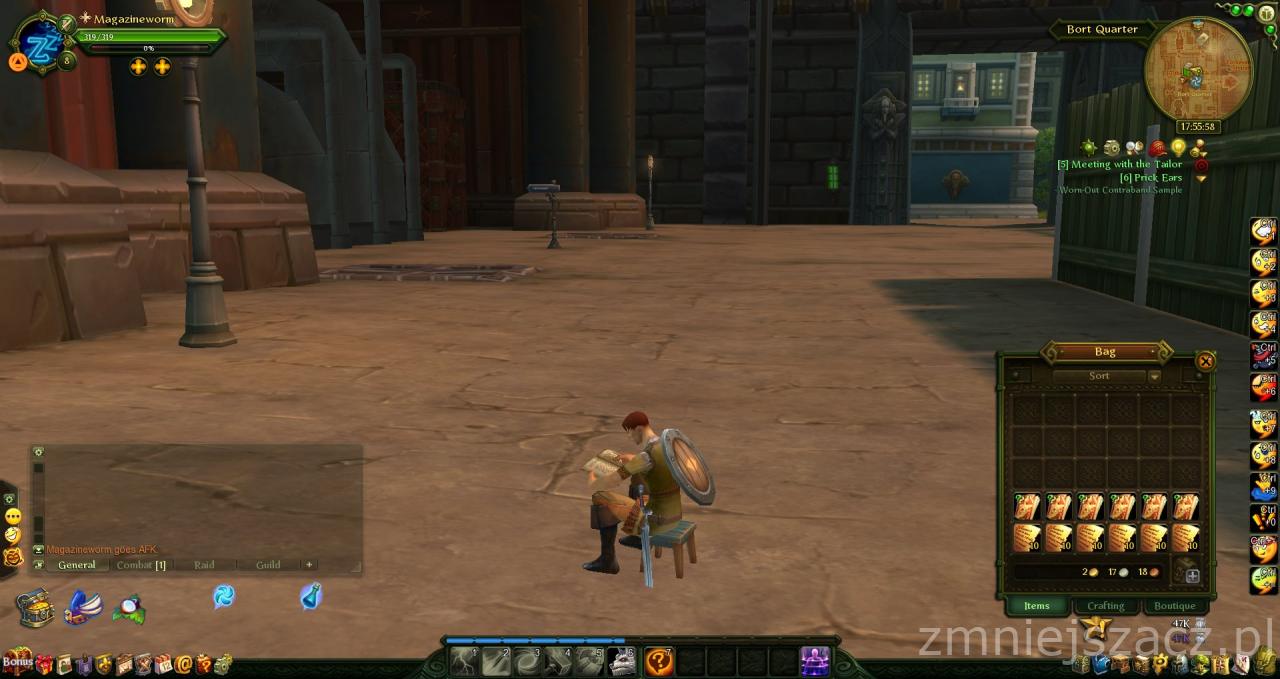
Task: Add a new chat tab
Action: click(x=309, y=565)
